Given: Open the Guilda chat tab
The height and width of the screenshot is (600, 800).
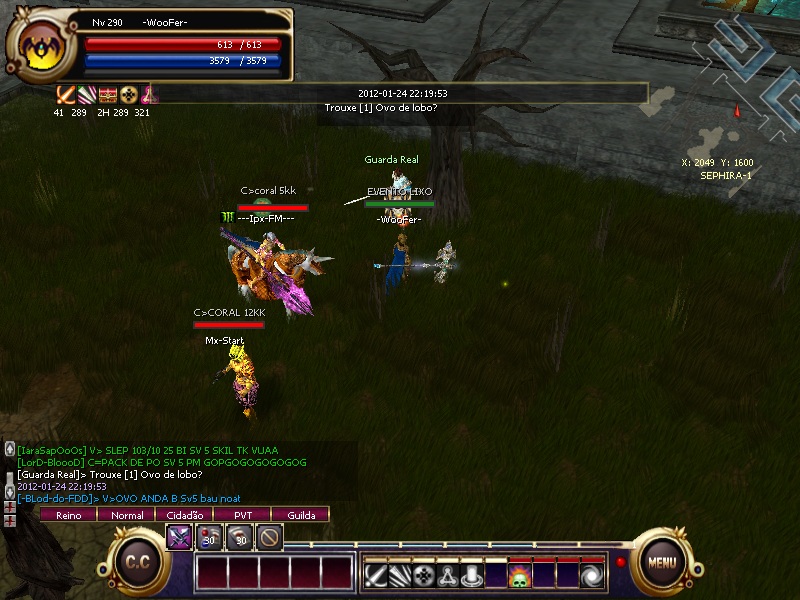Looking at the screenshot, I should [301, 515].
